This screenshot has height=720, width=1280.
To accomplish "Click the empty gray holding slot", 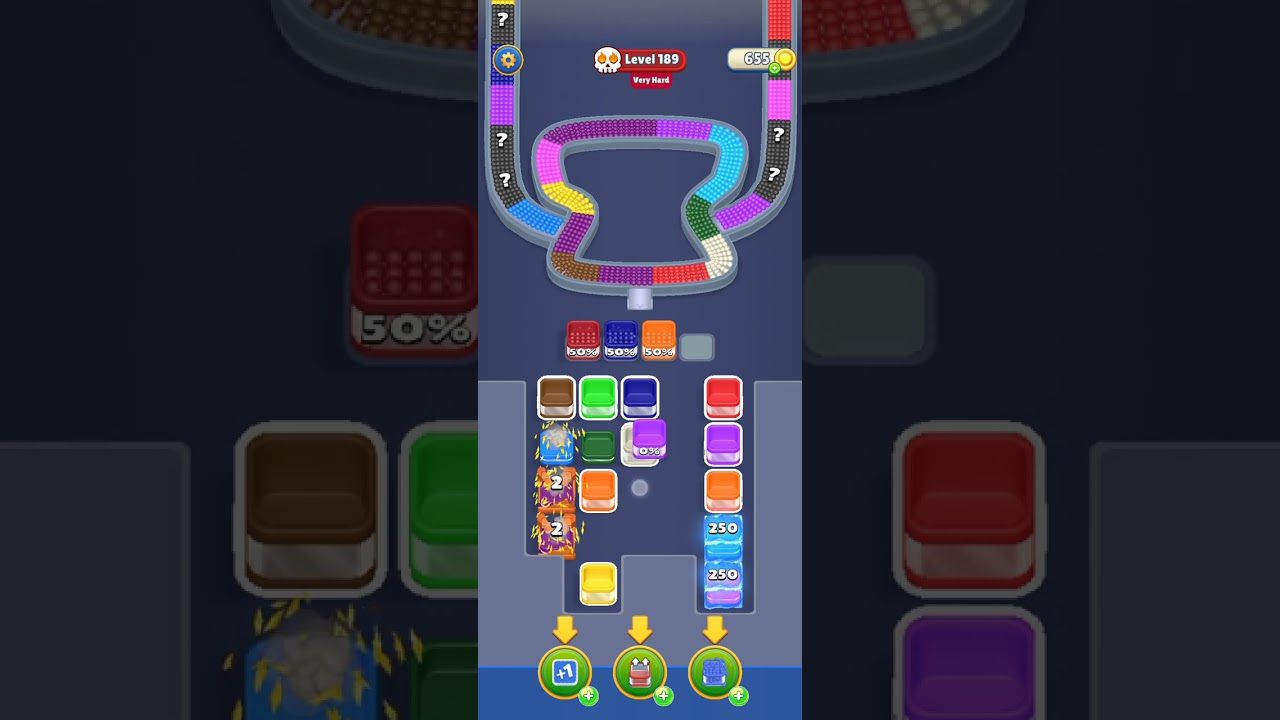I will pos(698,344).
